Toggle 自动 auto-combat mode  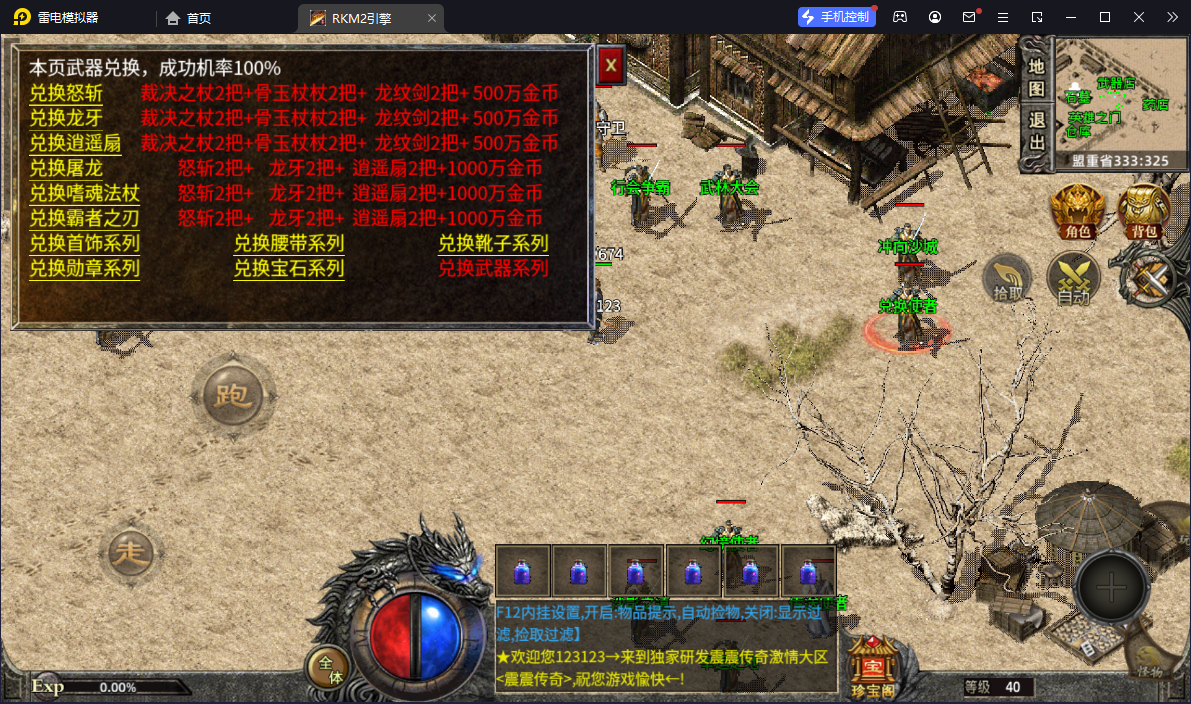coord(1073,280)
